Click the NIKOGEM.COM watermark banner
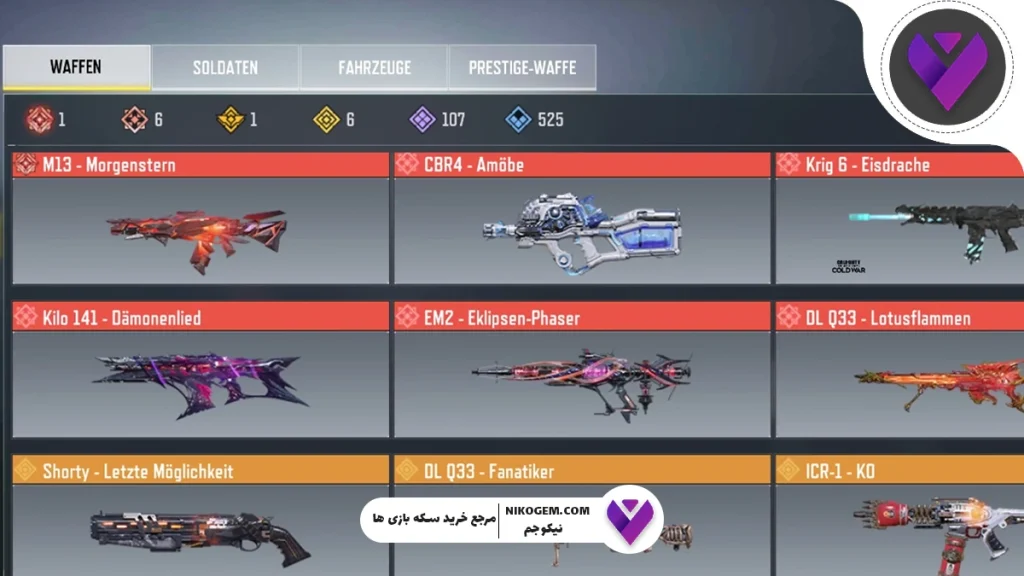The image size is (1024, 576). [x=510, y=520]
